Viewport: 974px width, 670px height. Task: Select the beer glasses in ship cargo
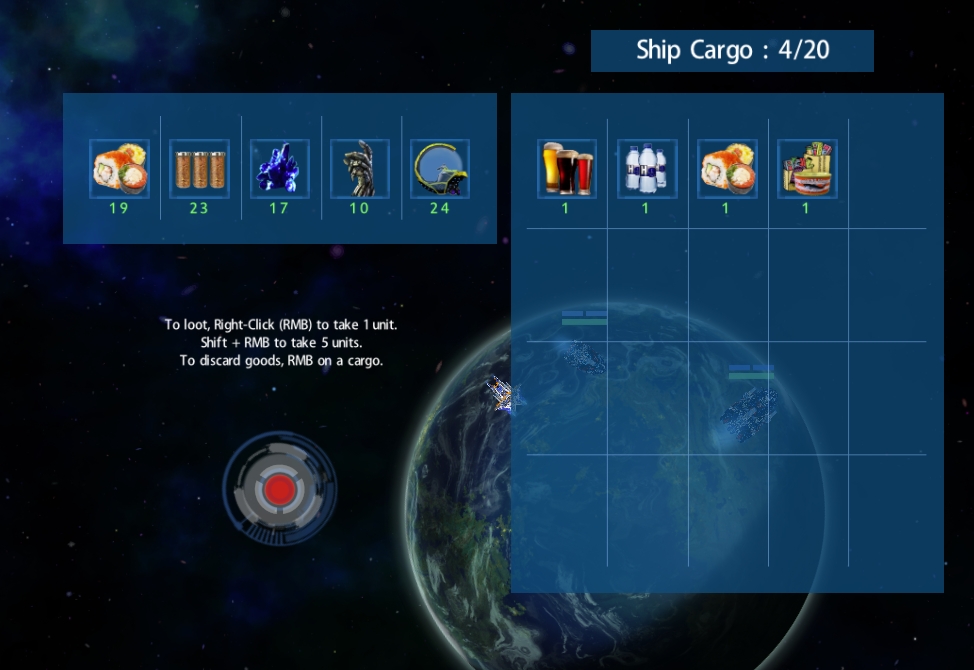[x=566, y=169]
